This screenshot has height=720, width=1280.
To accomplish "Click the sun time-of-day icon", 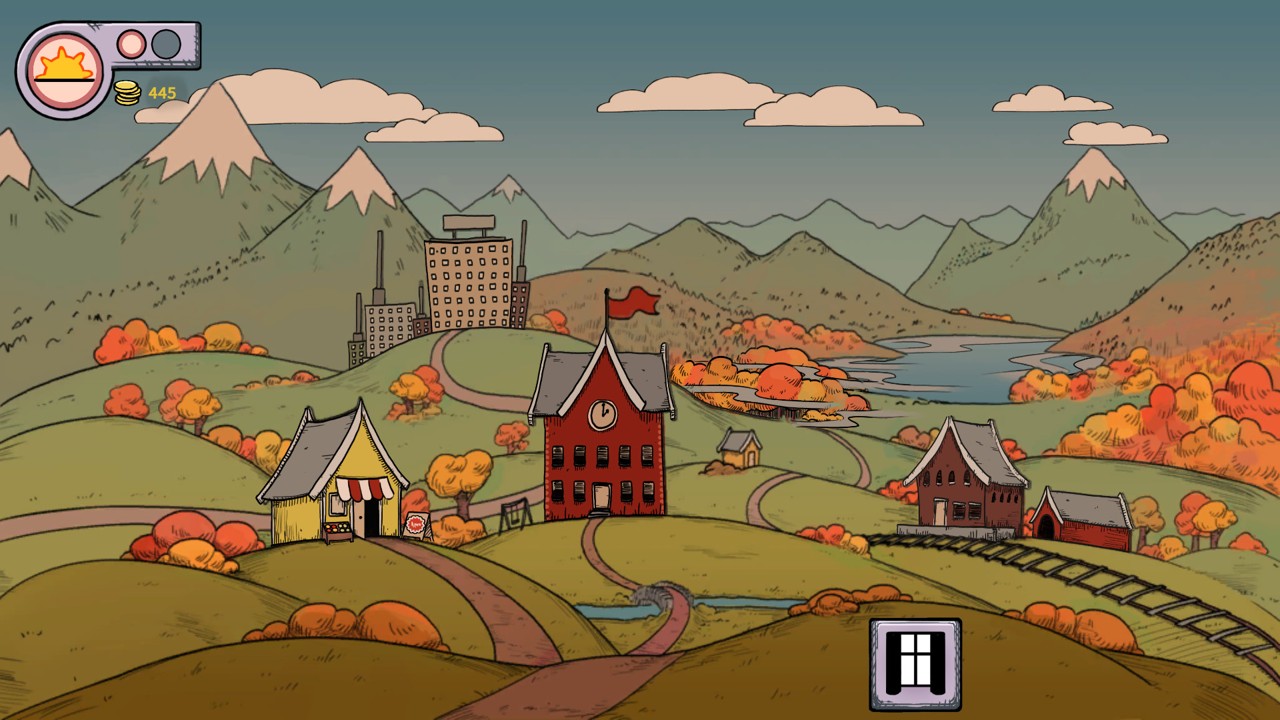I will point(65,70).
